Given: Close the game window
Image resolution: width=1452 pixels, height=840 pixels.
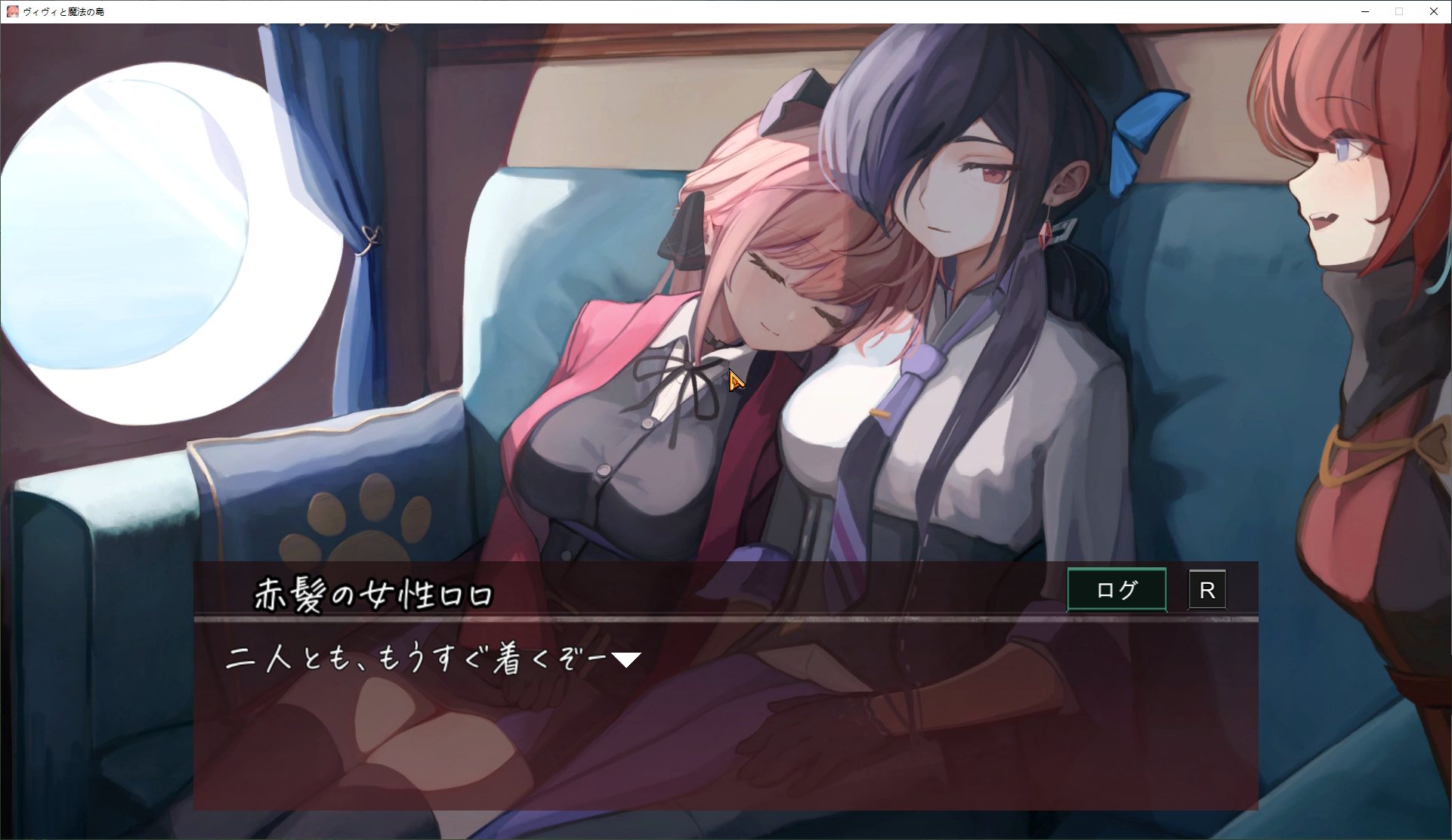Looking at the screenshot, I should [1433, 11].
